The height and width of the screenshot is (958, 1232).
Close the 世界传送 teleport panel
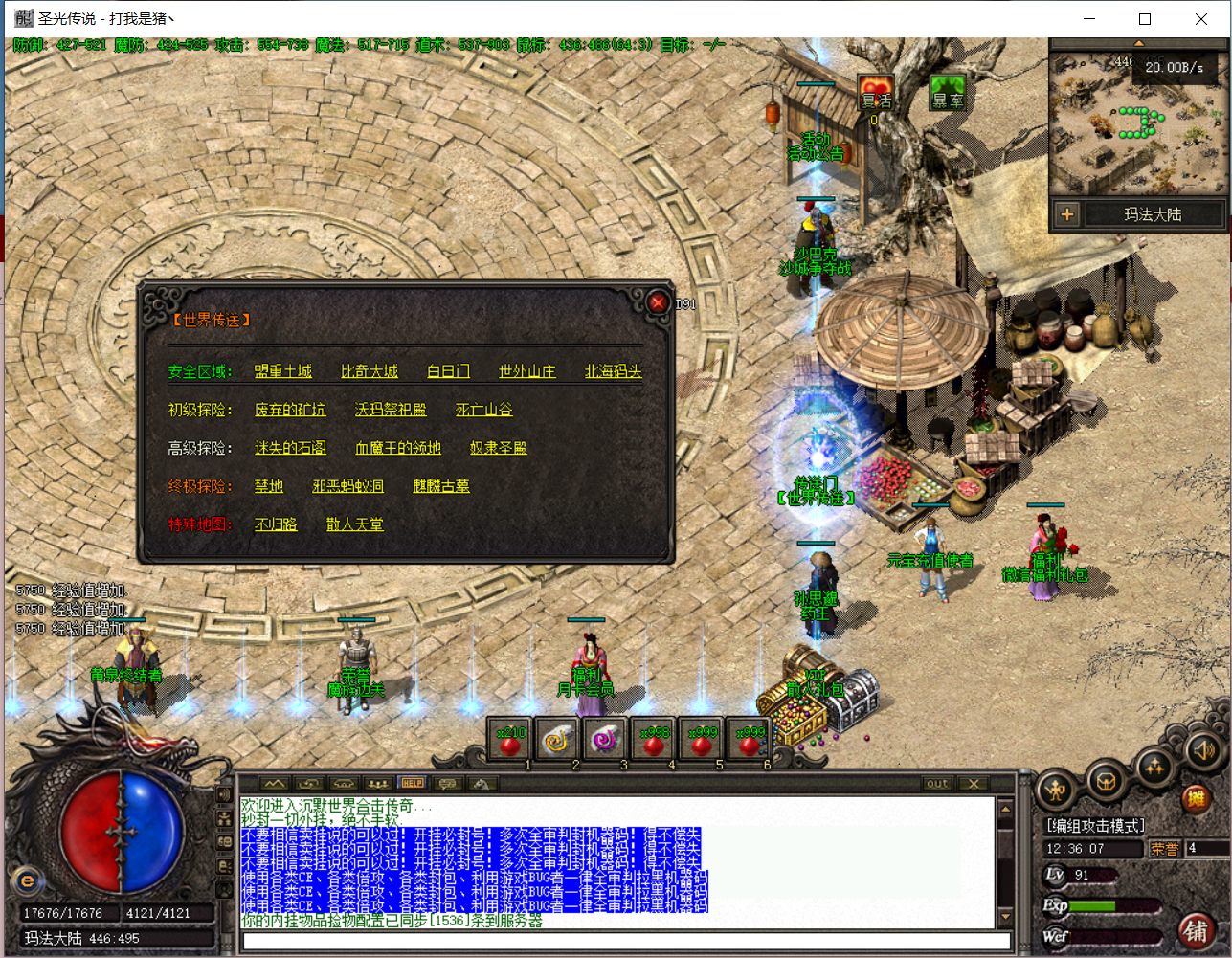[658, 302]
